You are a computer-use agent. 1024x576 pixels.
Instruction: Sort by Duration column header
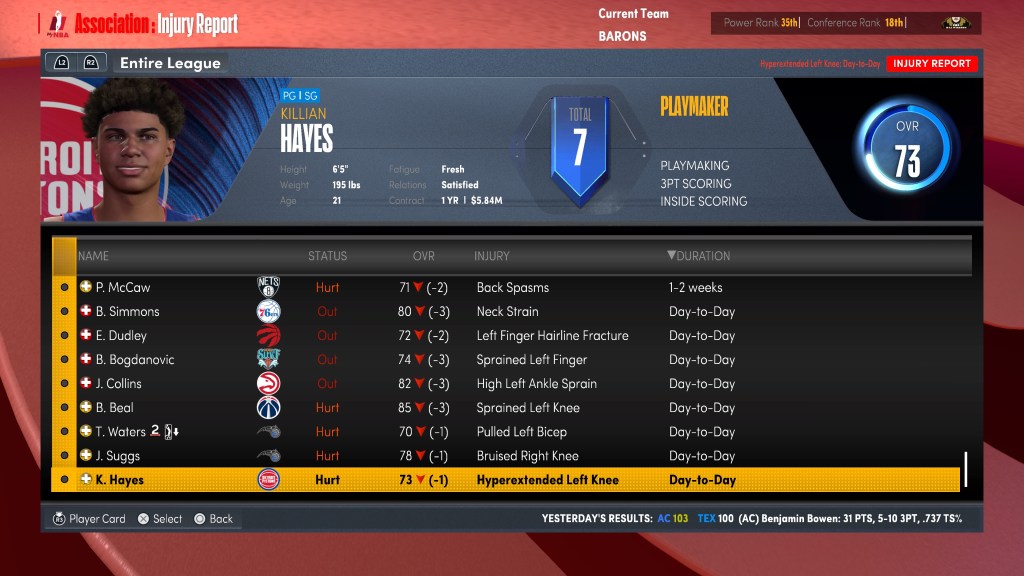pyautogui.click(x=699, y=256)
